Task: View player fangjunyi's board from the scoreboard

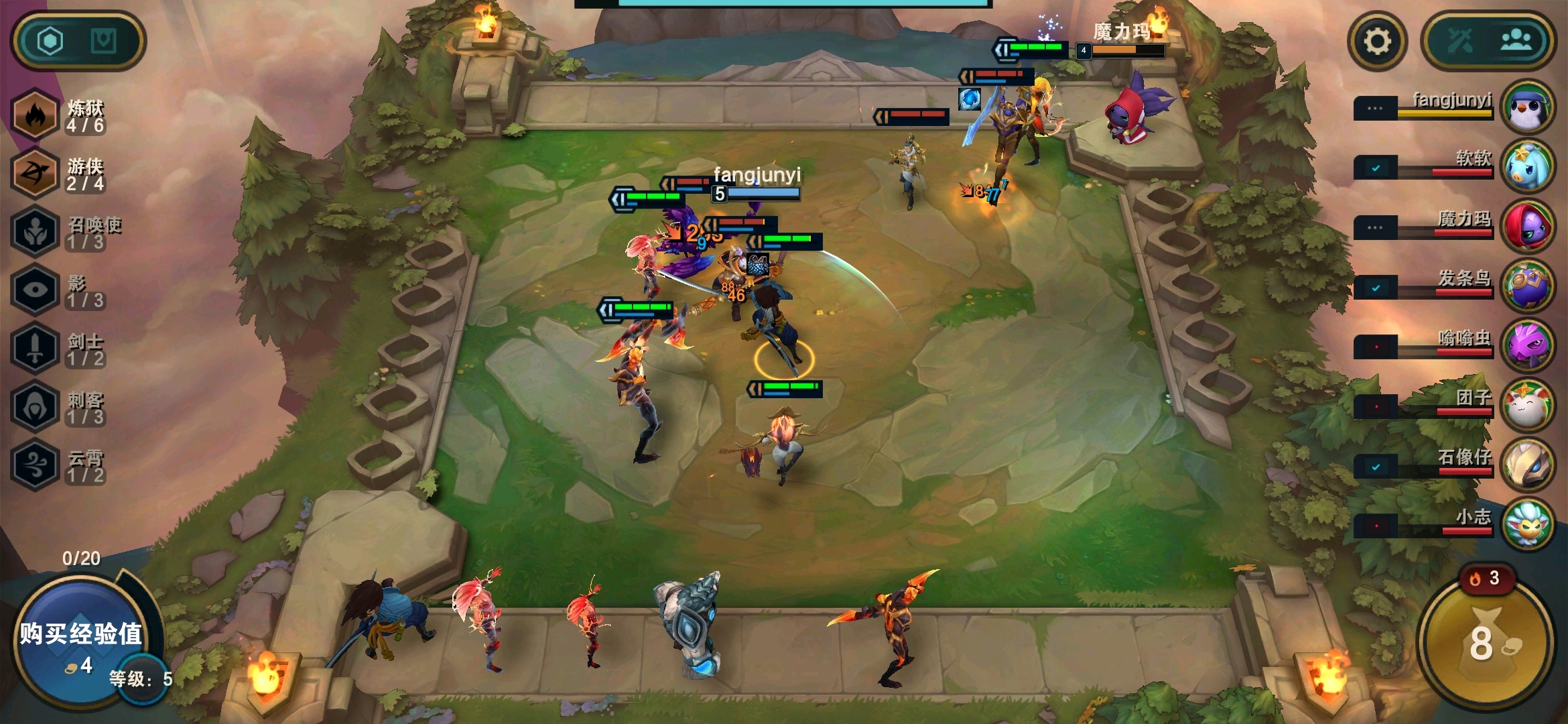Action: (1526, 107)
